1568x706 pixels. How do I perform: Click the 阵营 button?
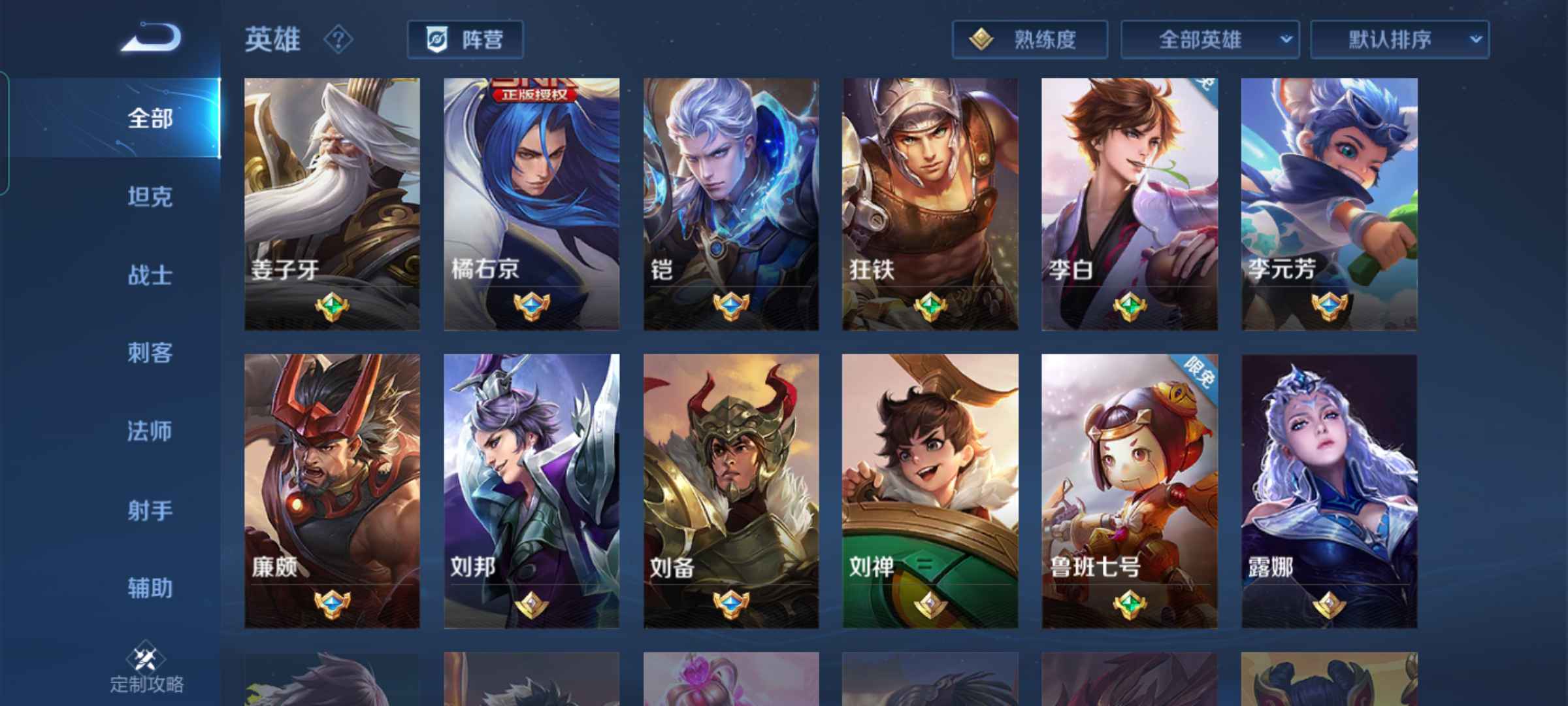[x=464, y=39]
